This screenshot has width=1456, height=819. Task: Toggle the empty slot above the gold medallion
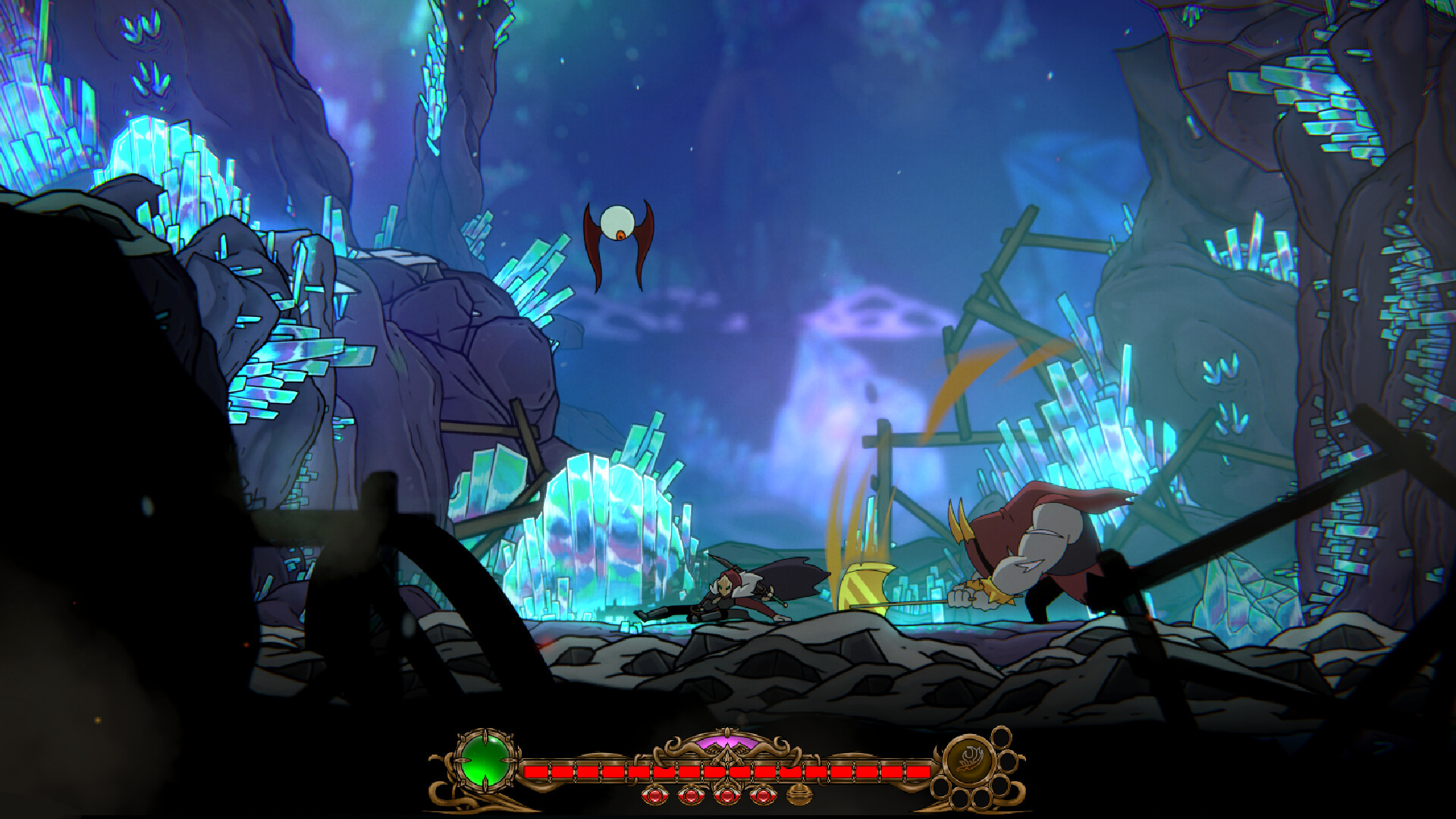point(1001,738)
